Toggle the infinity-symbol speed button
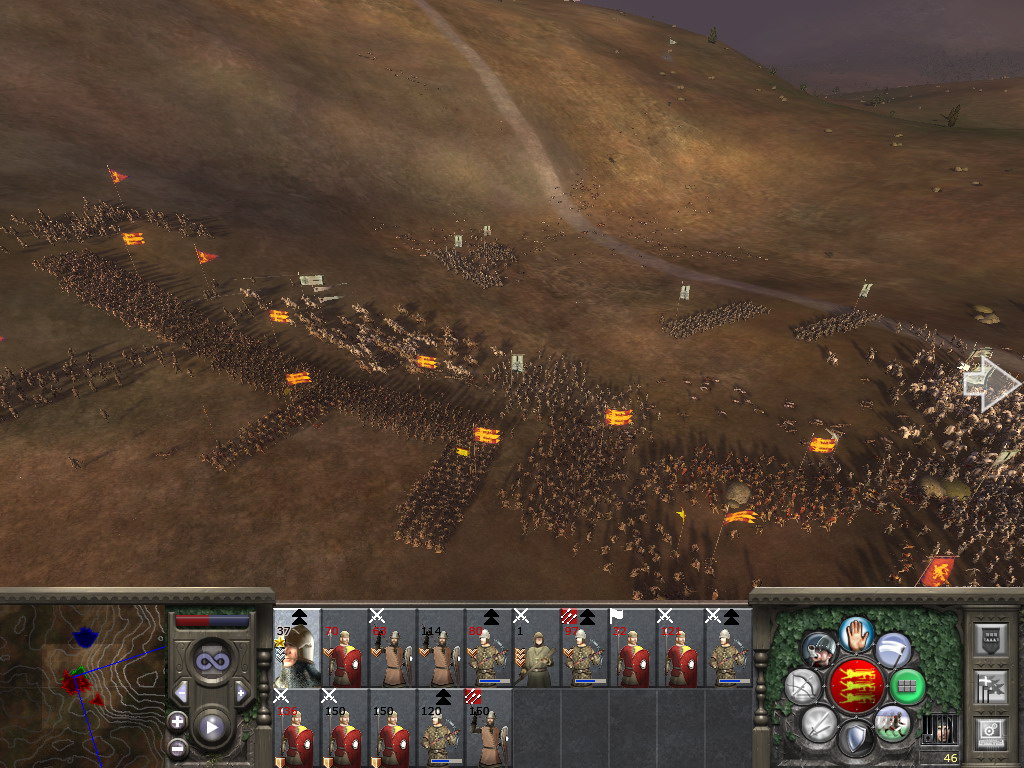The width and height of the screenshot is (1024, 768). 211,661
